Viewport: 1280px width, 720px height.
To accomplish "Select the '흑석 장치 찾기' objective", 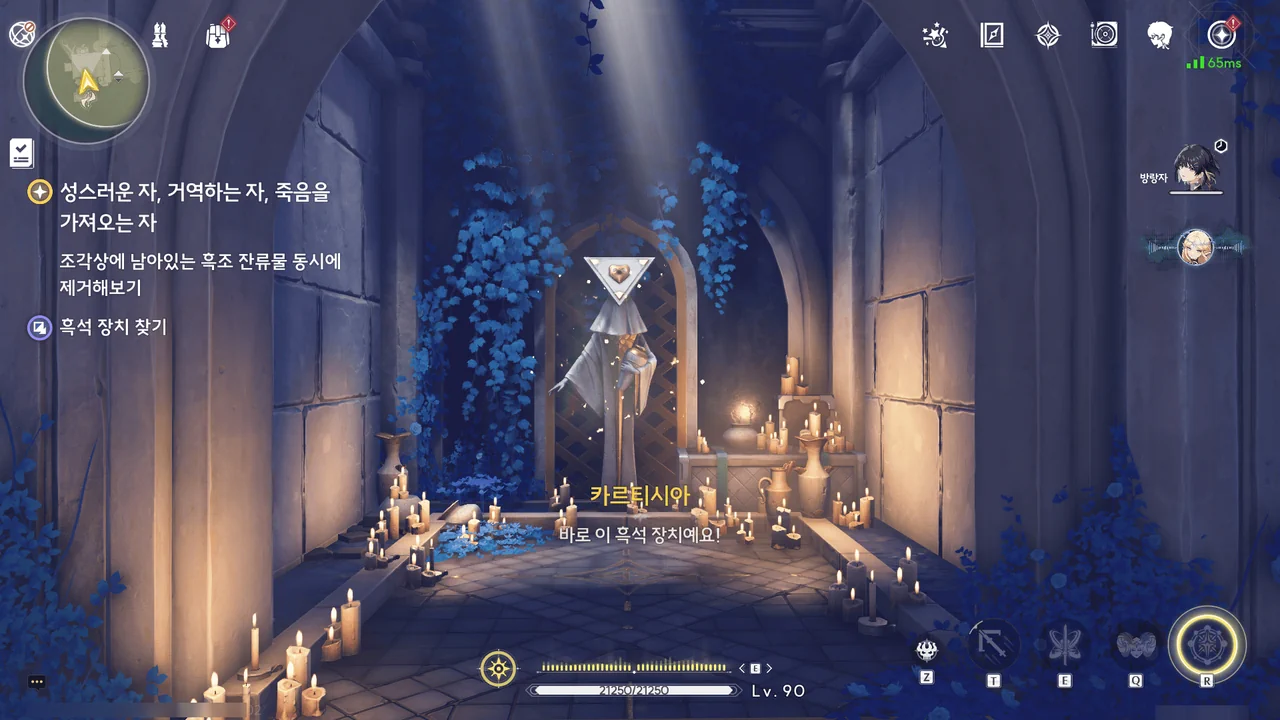I will tap(112, 327).
